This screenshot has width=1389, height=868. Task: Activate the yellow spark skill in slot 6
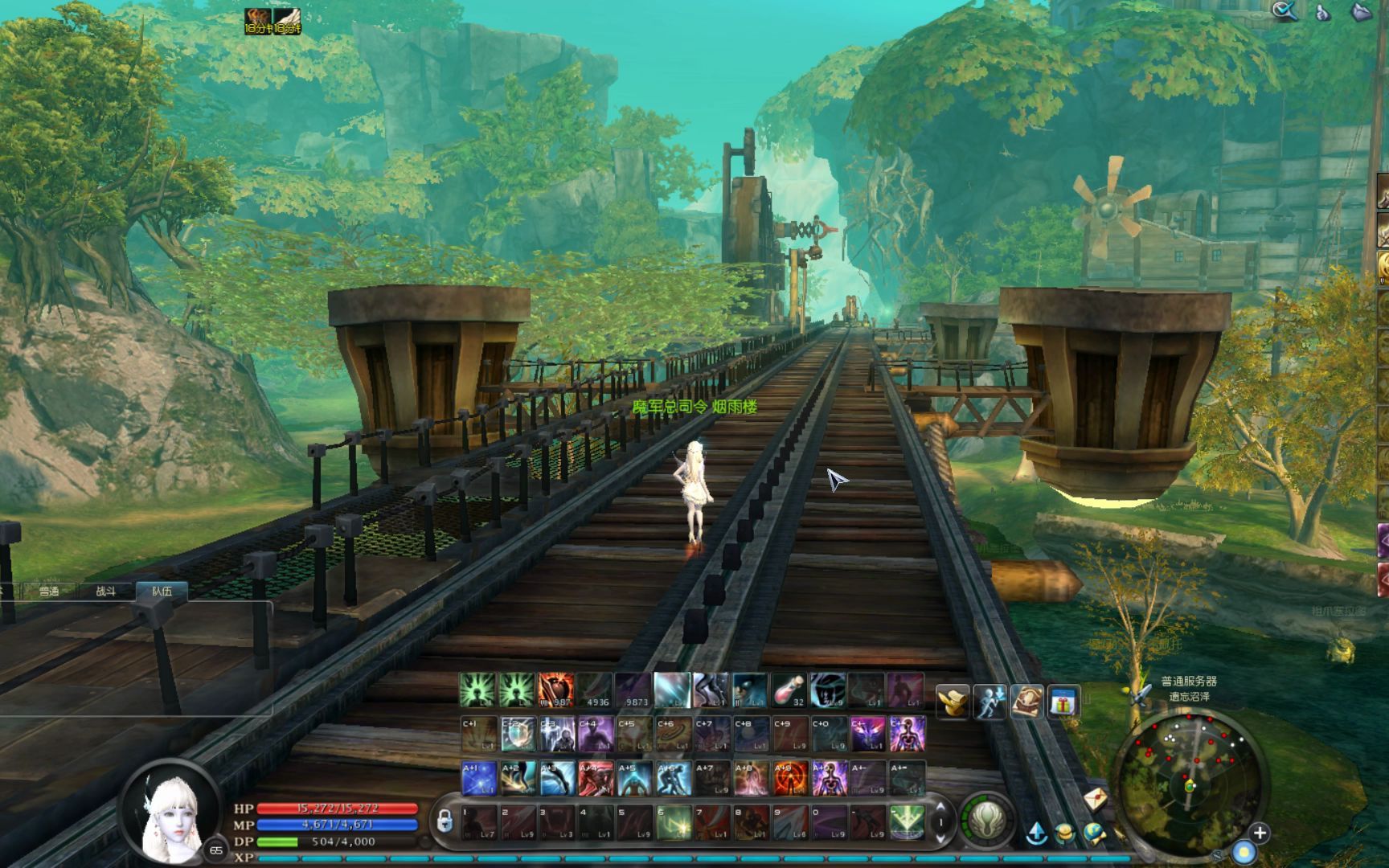coord(674,822)
